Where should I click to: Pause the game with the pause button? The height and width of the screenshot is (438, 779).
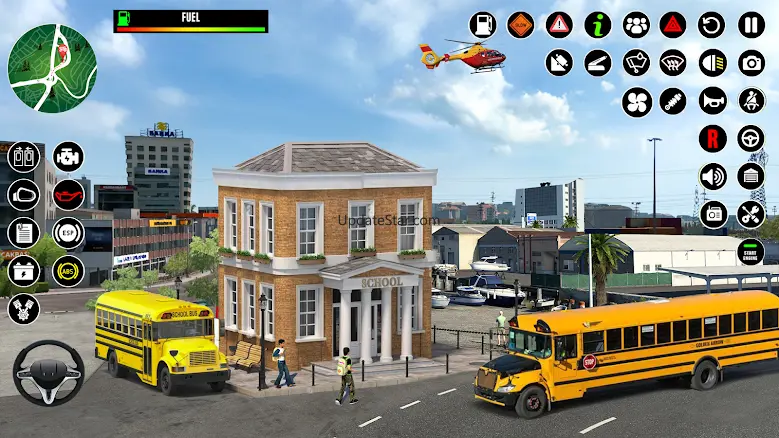point(751,25)
